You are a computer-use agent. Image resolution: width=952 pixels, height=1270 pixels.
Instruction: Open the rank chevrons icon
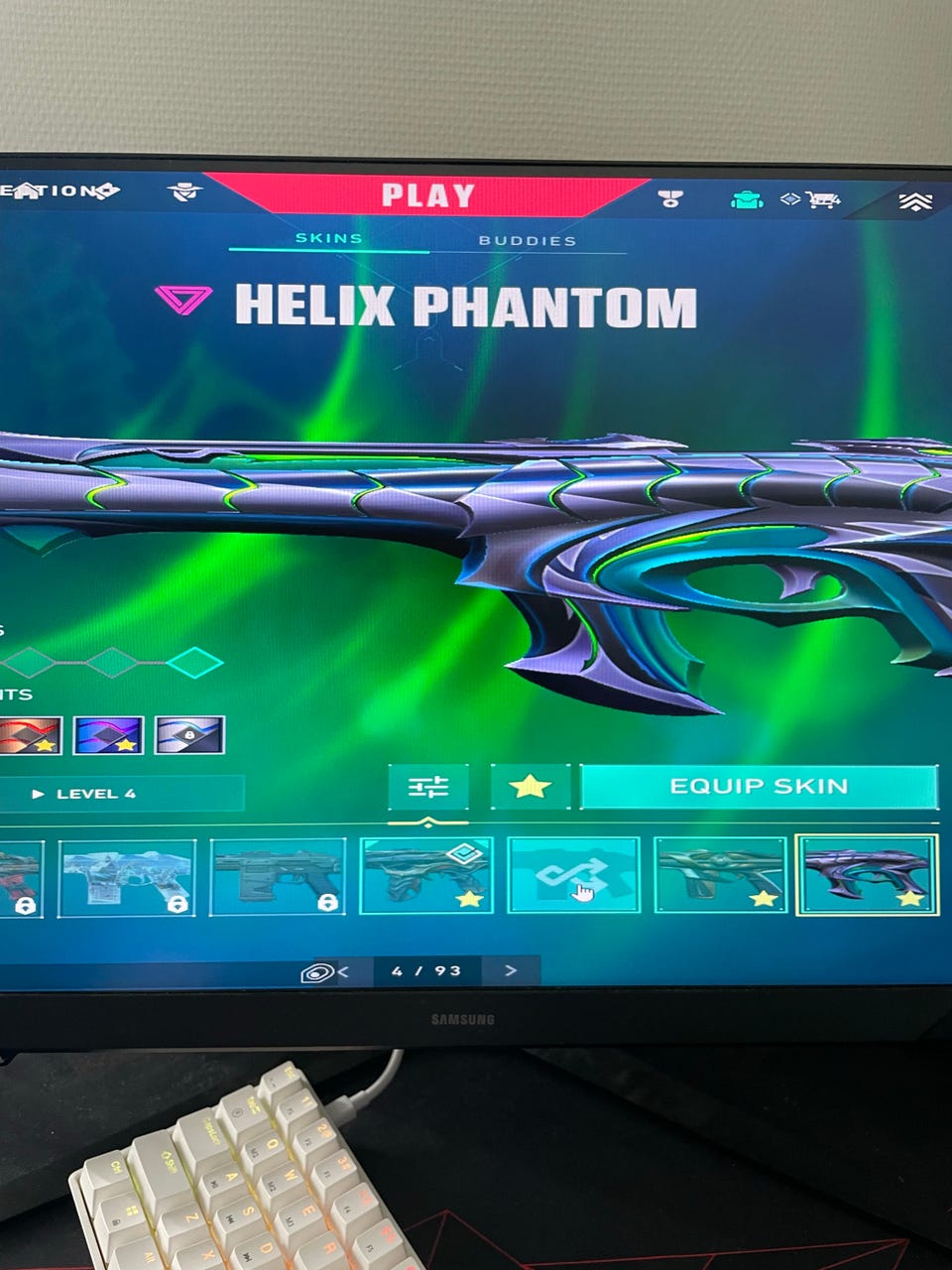click(x=915, y=202)
